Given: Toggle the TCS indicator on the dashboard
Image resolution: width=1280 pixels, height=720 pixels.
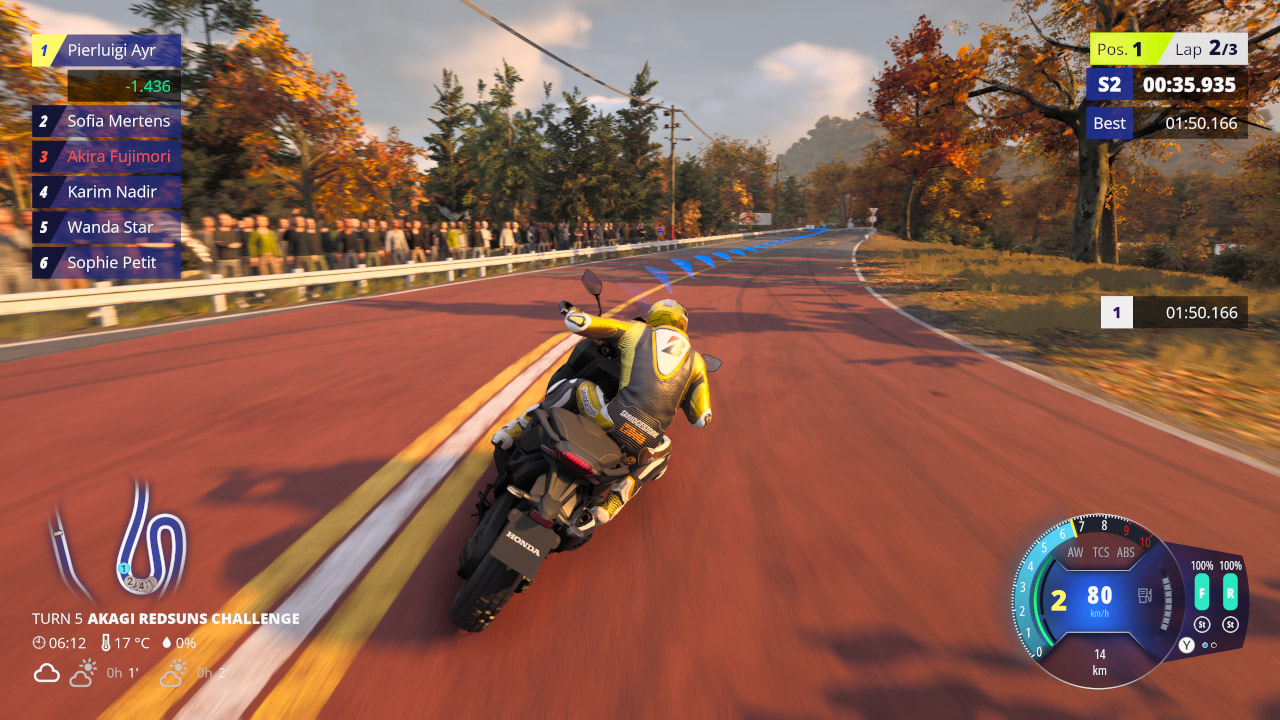Looking at the screenshot, I should tap(1101, 552).
